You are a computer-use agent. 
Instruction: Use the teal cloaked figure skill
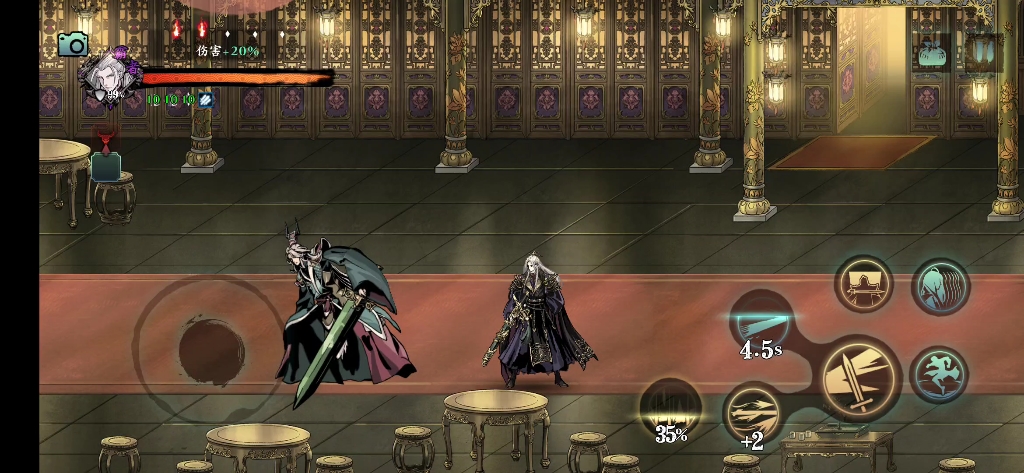(x=940, y=288)
